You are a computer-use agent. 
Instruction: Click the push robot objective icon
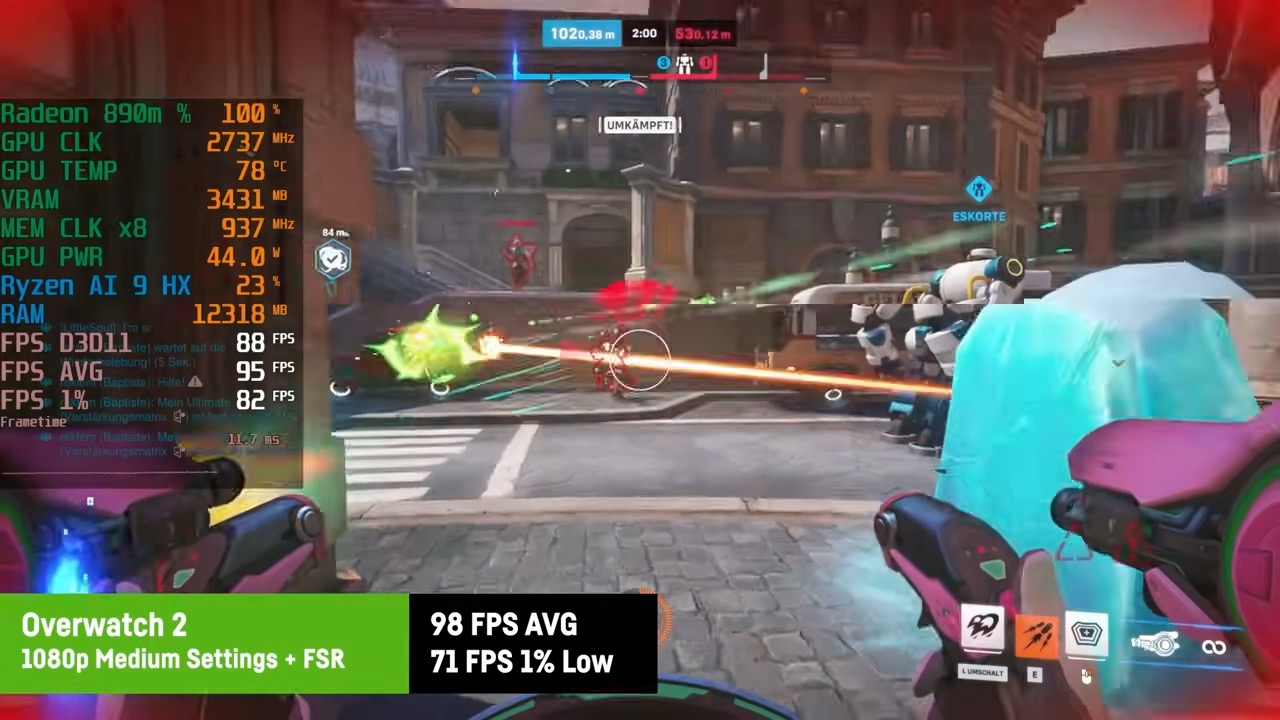coord(684,64)
